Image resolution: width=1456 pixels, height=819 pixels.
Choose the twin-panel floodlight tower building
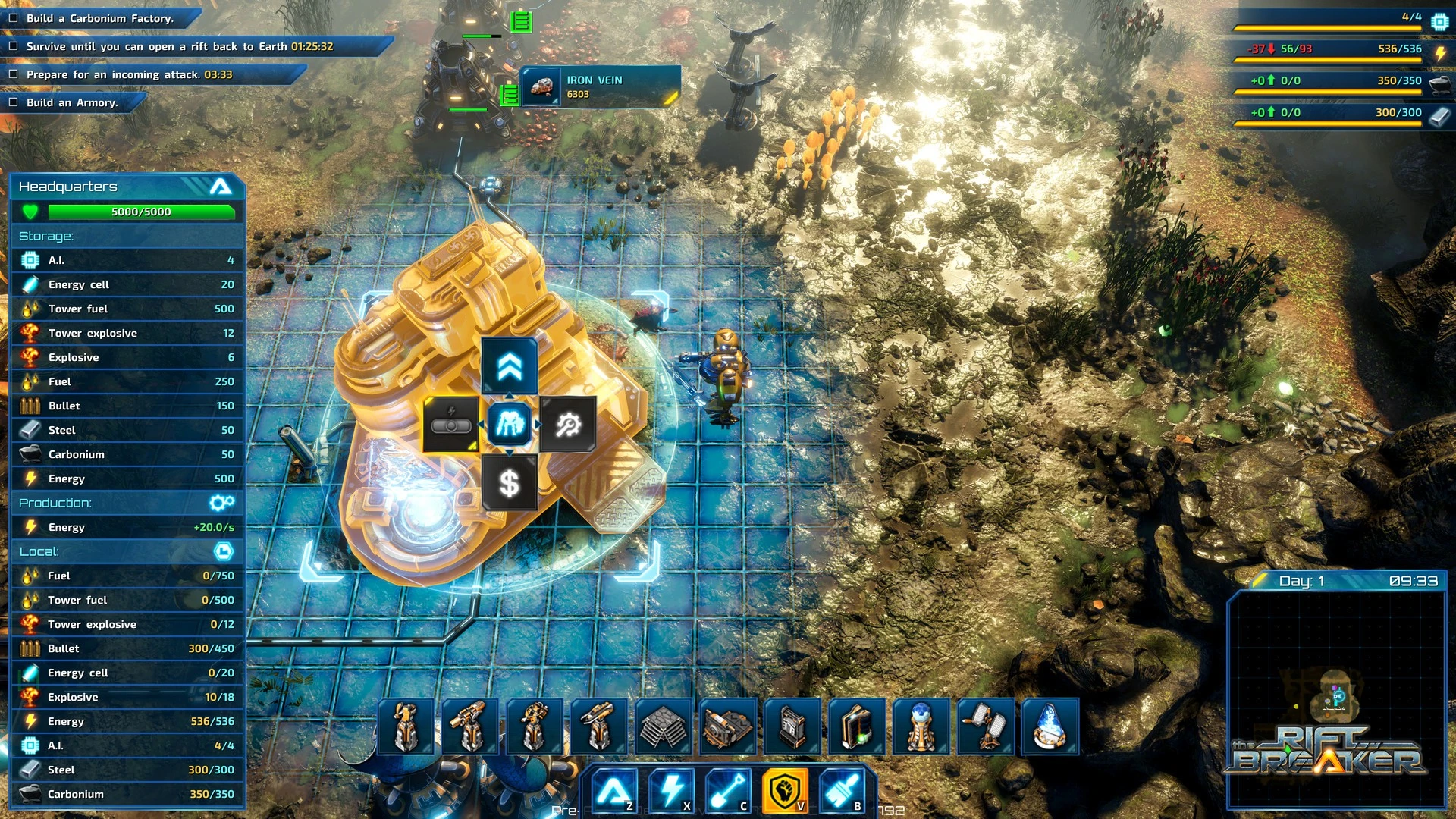986,726
